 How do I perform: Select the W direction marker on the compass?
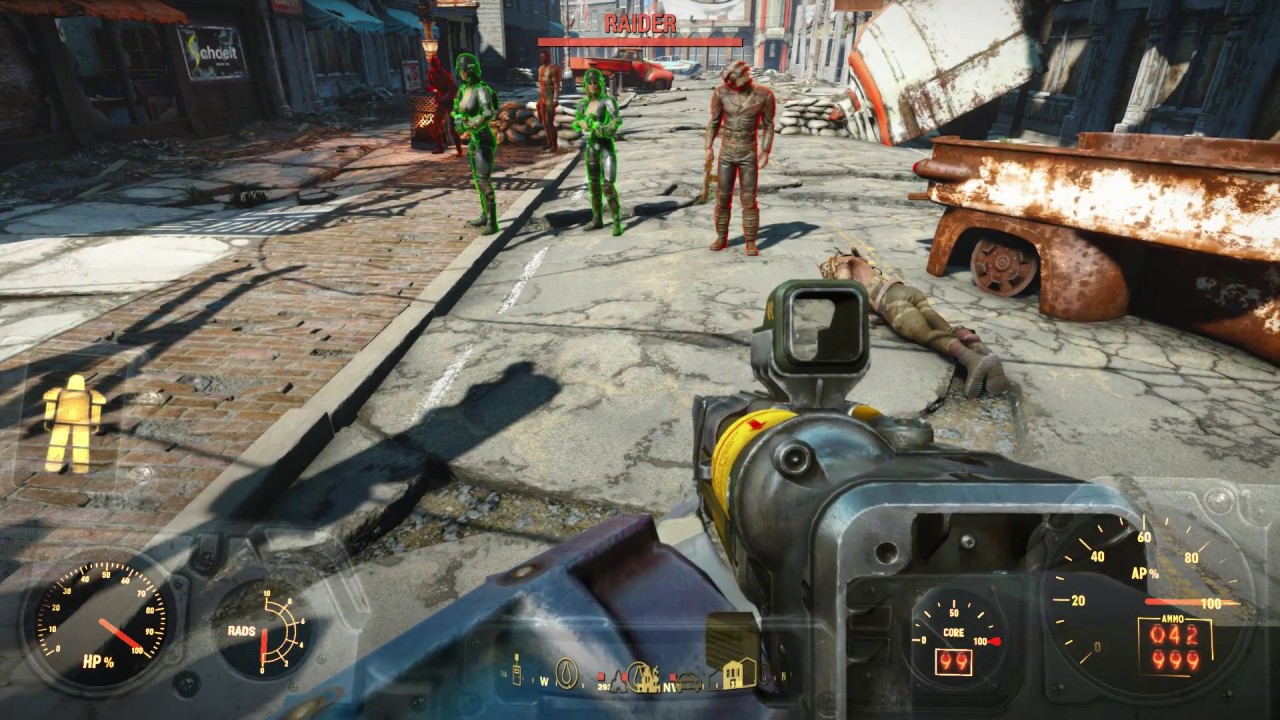pyautogui.click(x=544, y=683)
